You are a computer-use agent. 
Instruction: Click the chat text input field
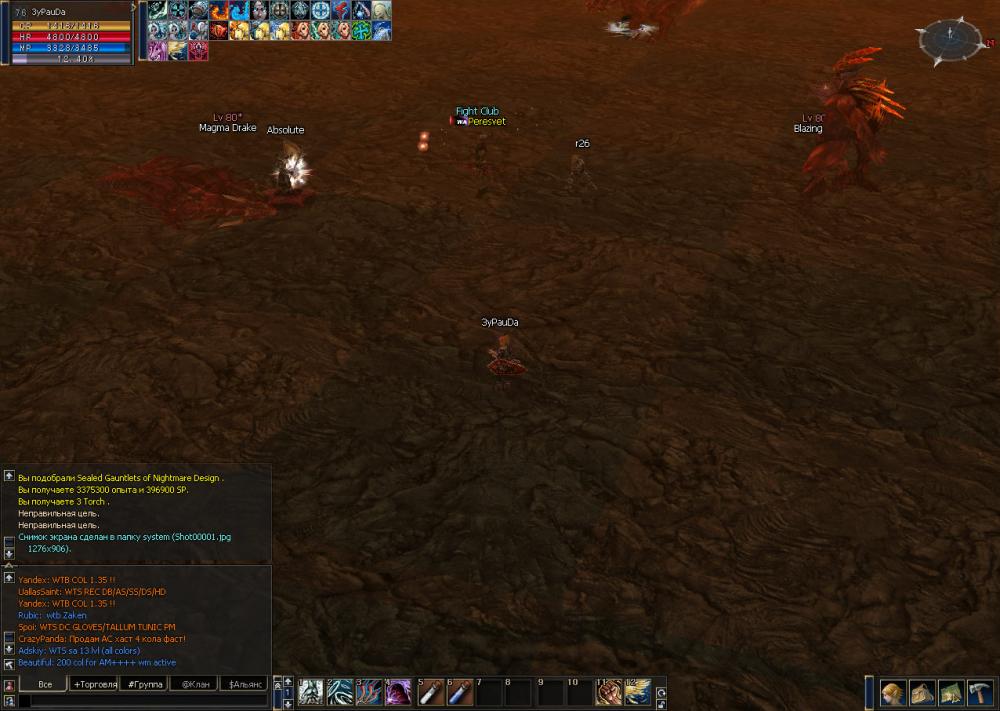(x=140, y=701)
